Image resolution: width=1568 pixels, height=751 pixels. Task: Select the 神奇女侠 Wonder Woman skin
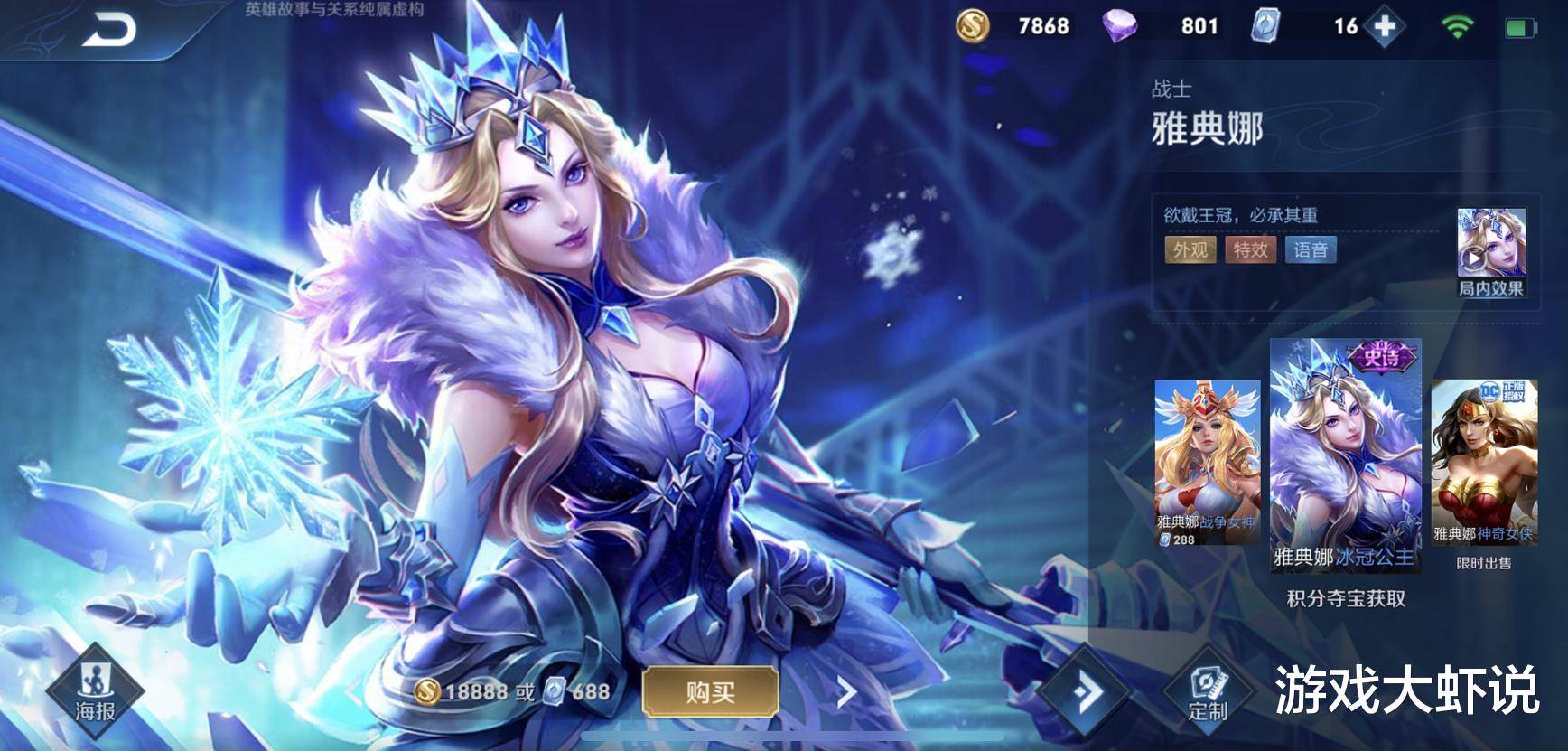tap(1483, 462)
